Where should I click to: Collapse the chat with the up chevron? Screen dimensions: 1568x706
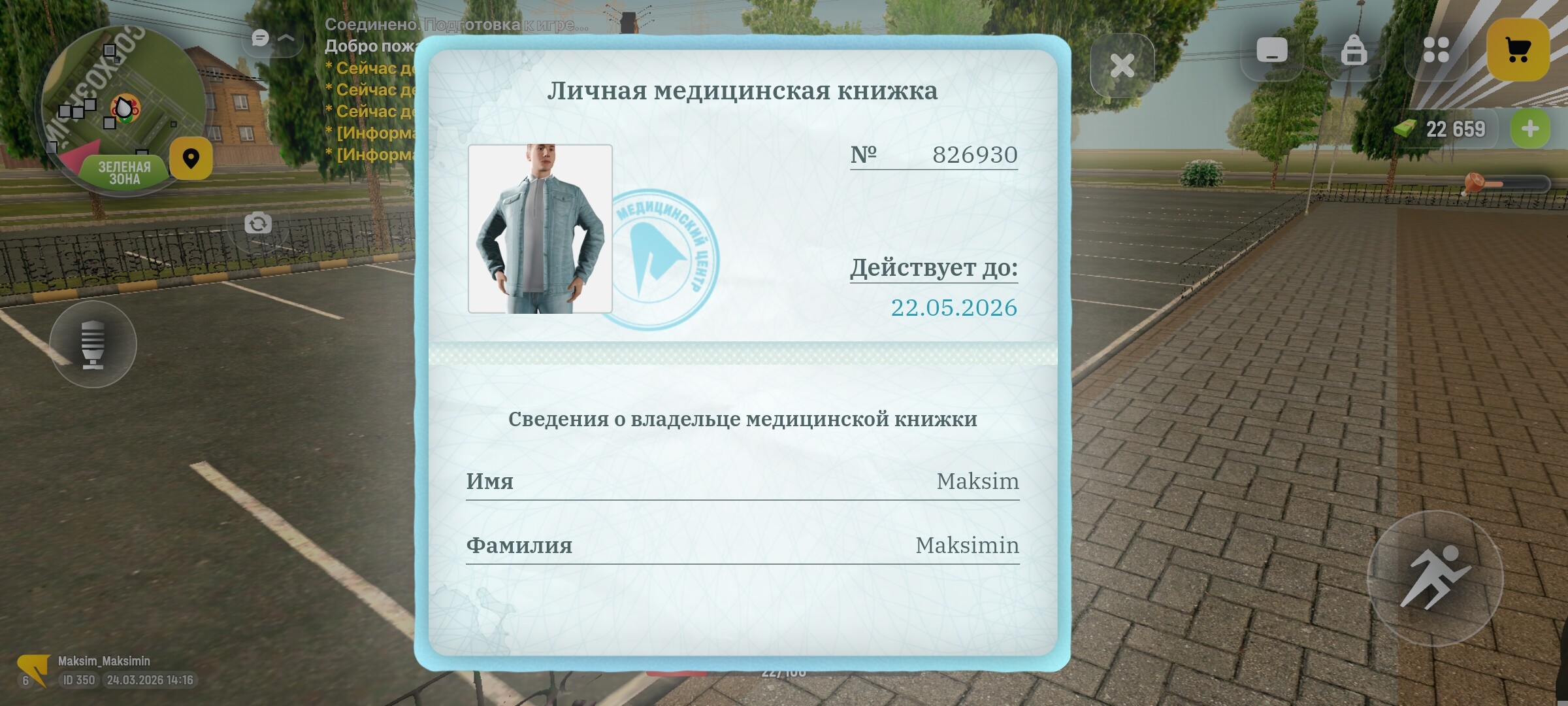285,39
